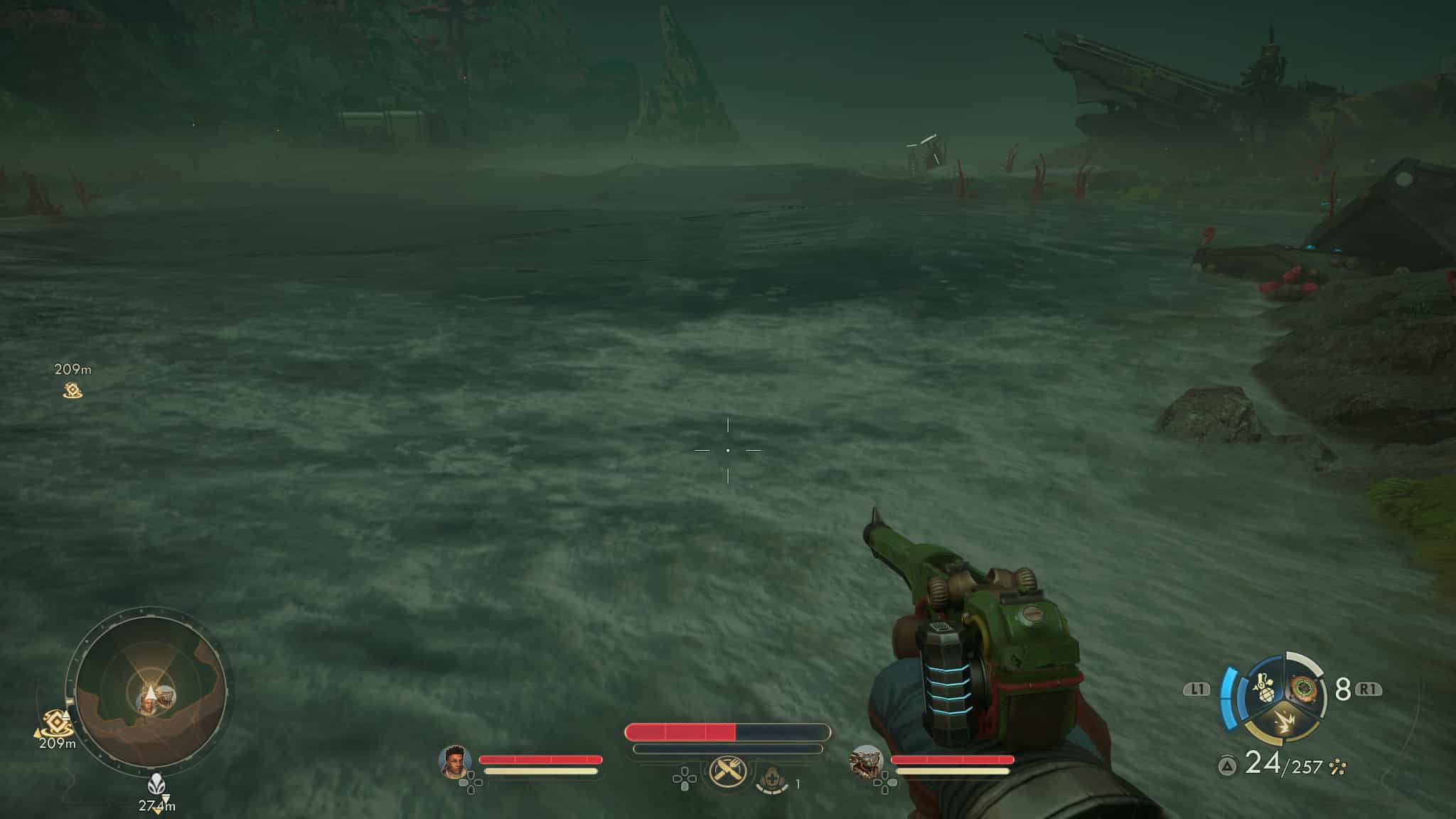Activate the medical inhaler icon
The width and height of the screenshot is (1456, 819).
point(773,781)
